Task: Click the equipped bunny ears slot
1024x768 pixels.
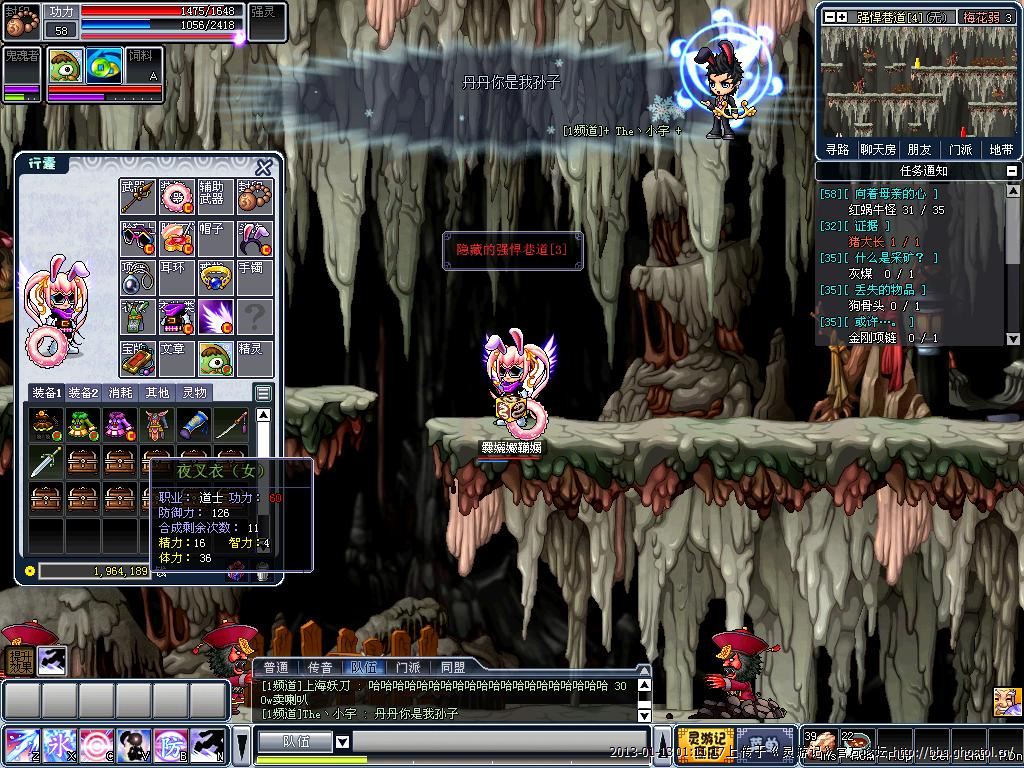Action: tap(255, 238)
